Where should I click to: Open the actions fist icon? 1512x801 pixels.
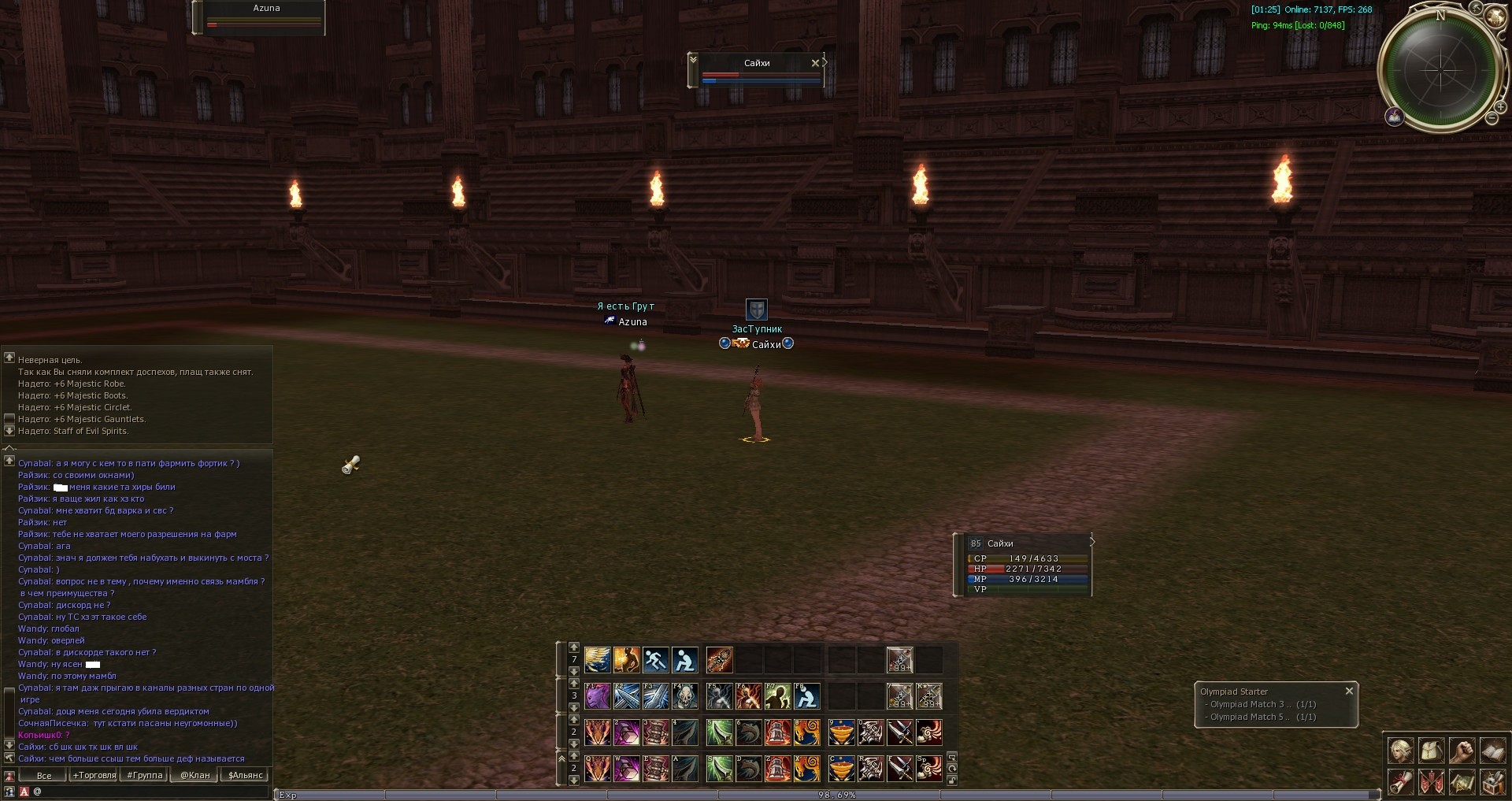(x=1462, y=751)
